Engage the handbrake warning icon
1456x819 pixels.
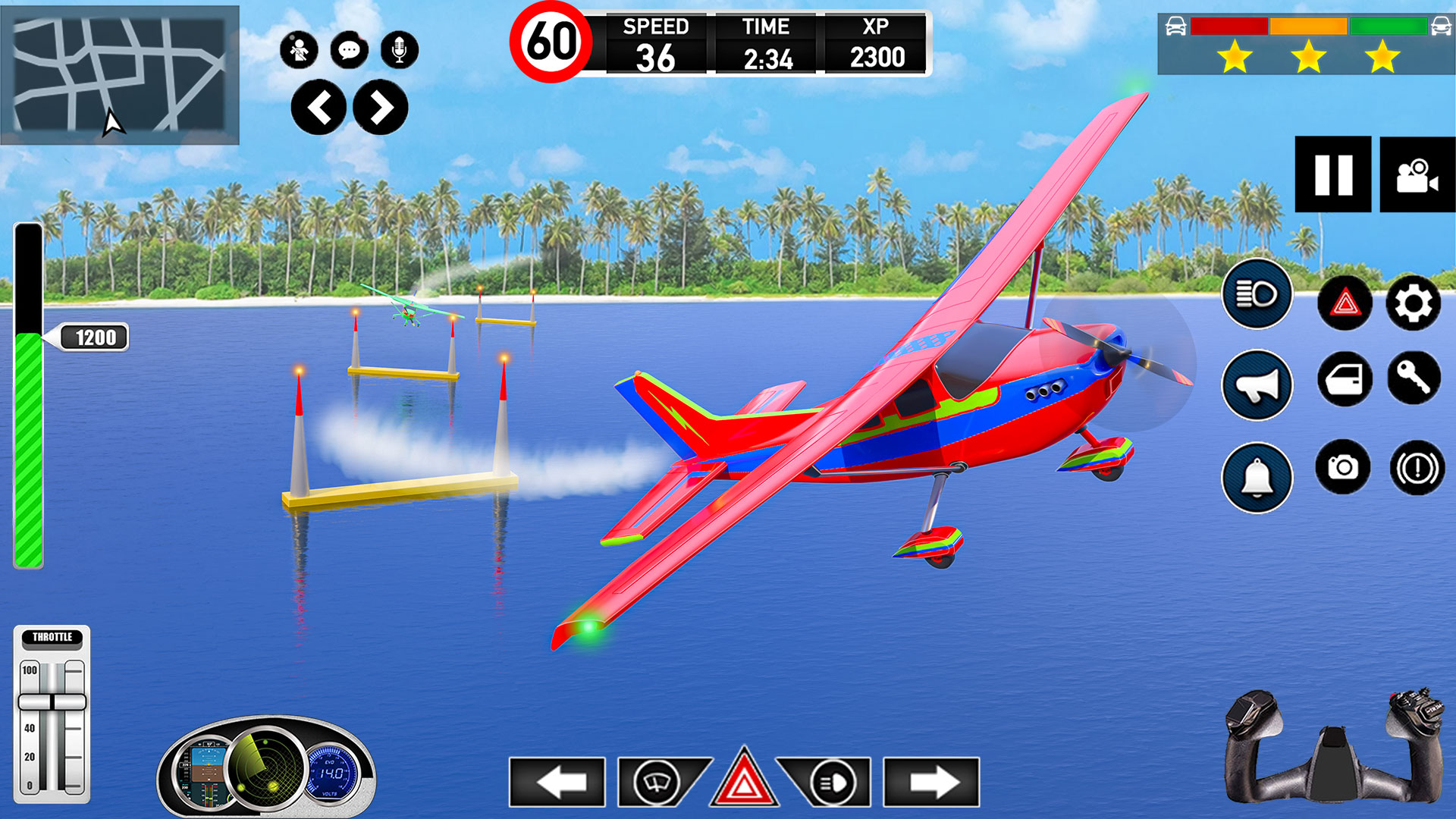pyautogui.click(x=1415, y=466)
